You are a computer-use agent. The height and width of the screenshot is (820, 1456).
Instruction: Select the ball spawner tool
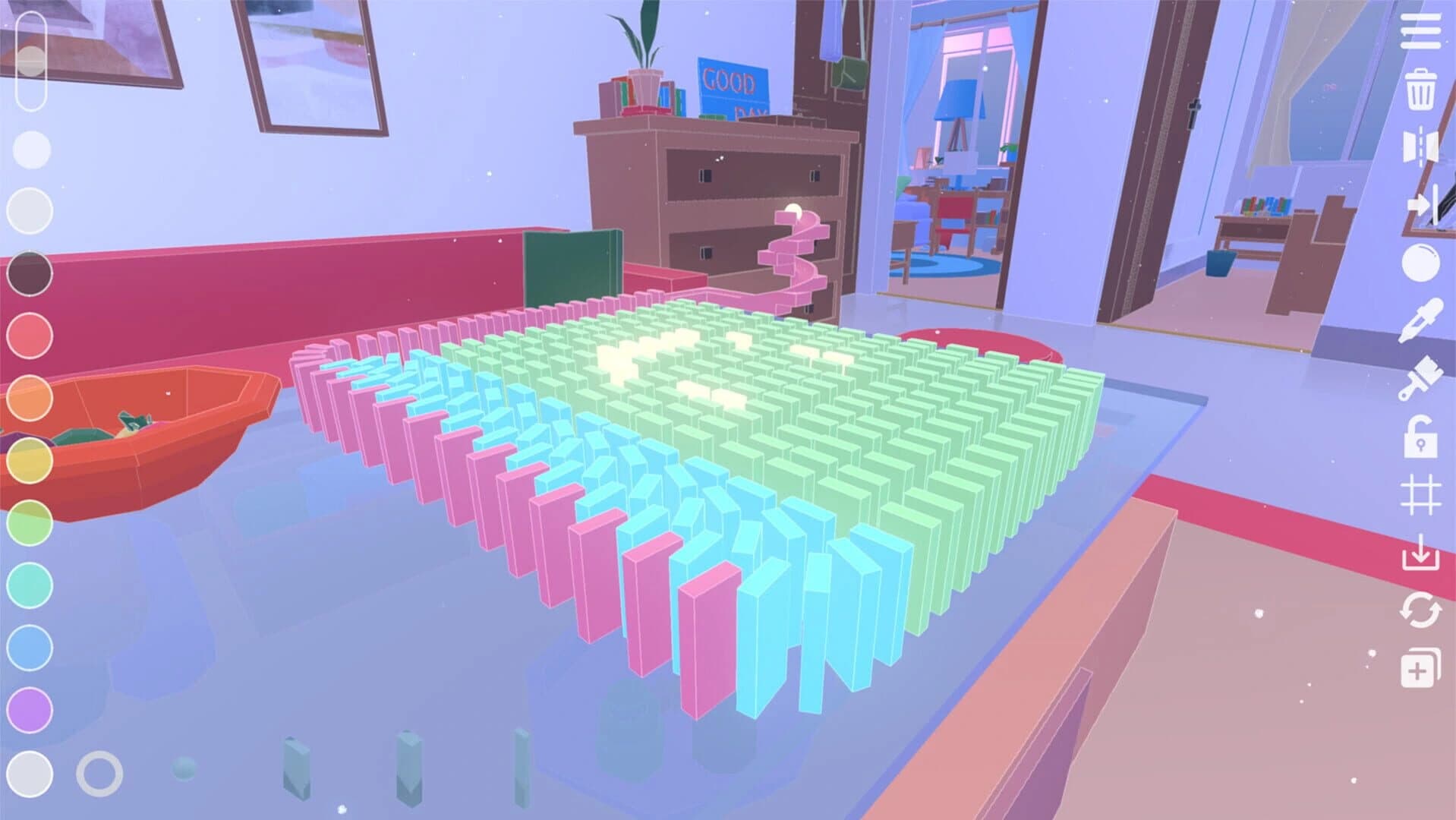[x=1421, y=262]
